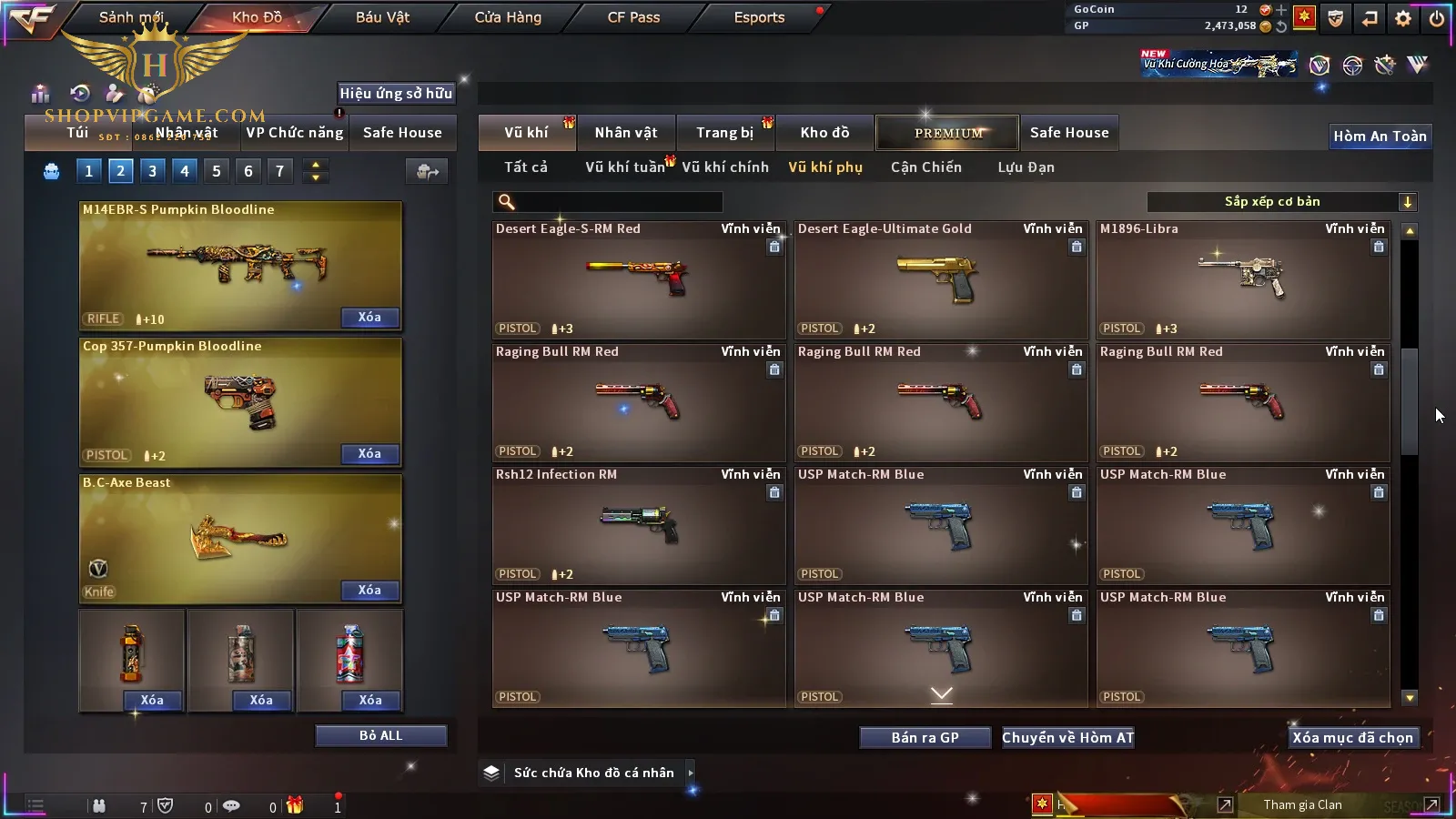Remove the M14EBR-S Pumpkin Bloodline rifle with Xóa
This screenshot has width=1456, height=819.
click(369, 318)
